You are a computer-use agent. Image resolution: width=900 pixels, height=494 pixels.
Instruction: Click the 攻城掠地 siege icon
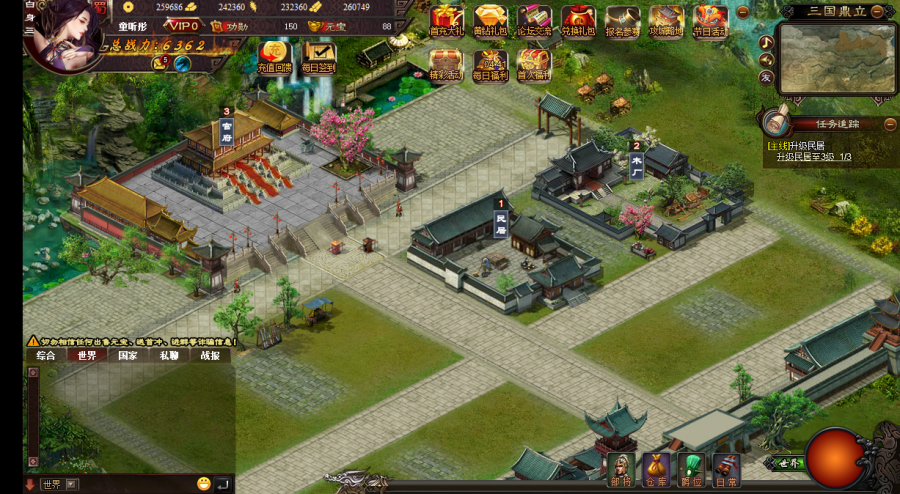point(666,19)
